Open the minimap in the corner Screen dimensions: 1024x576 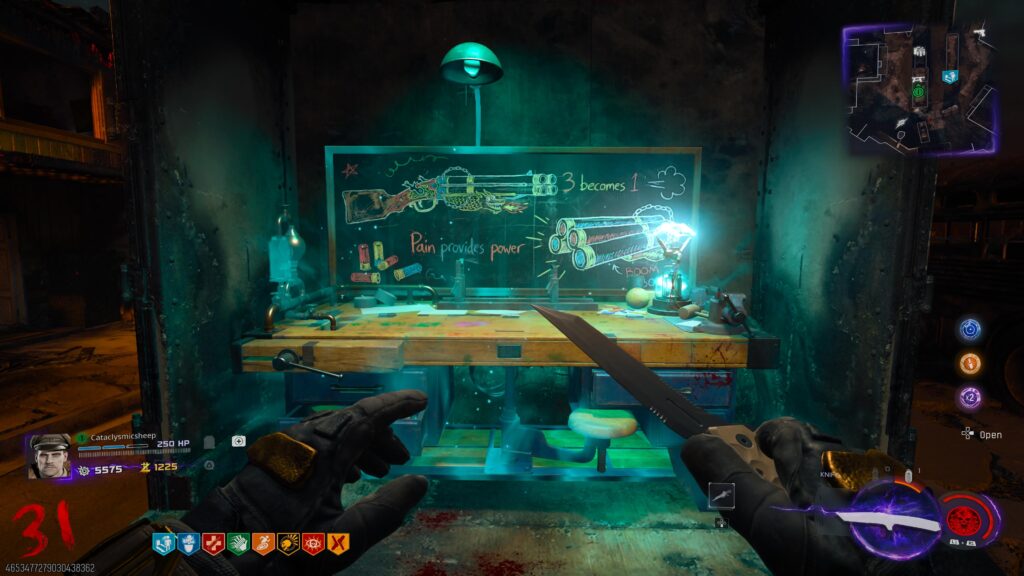(x=919, y=88)
